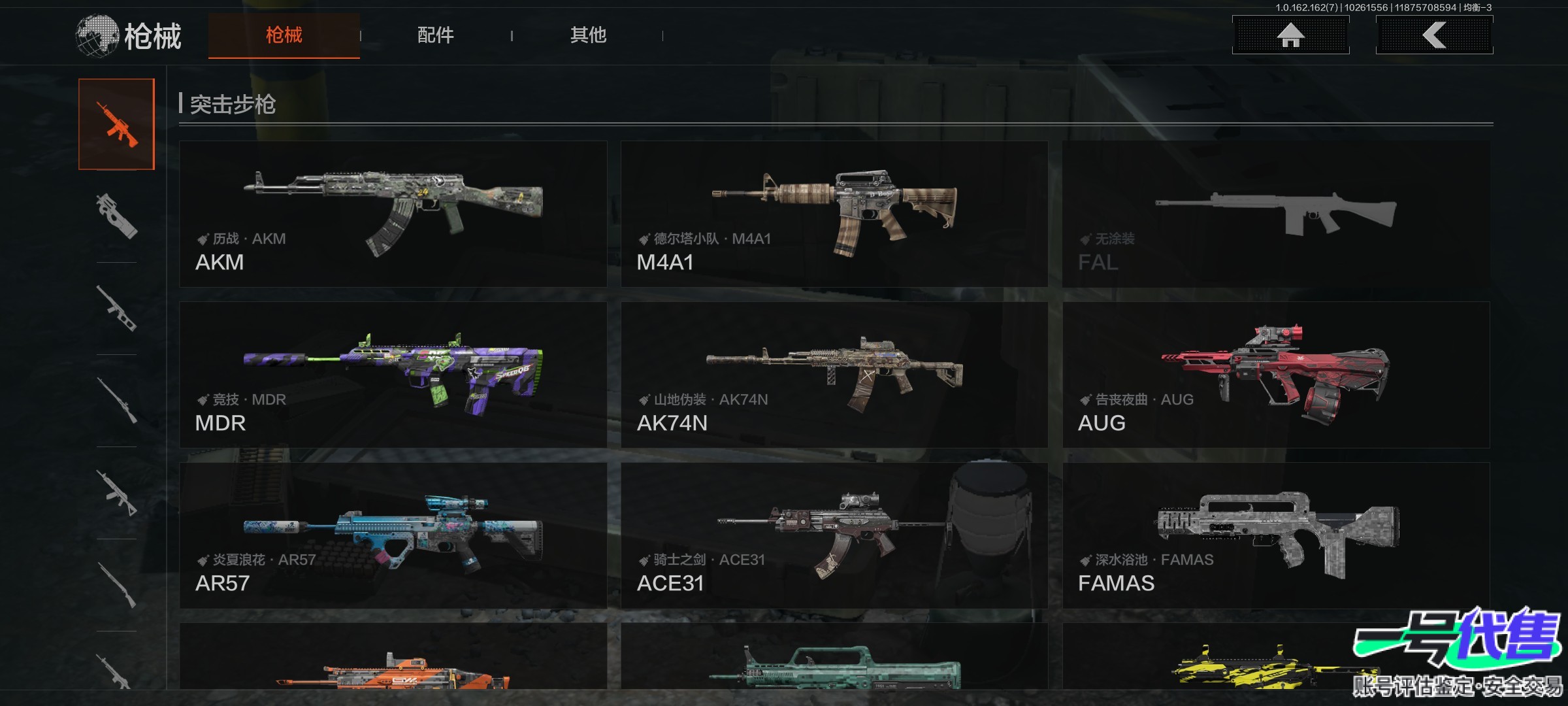Choose the M4A1 weapon card
Image resolution: width=1568 pixels, height=706 pixels.
(x=834, y=214)
